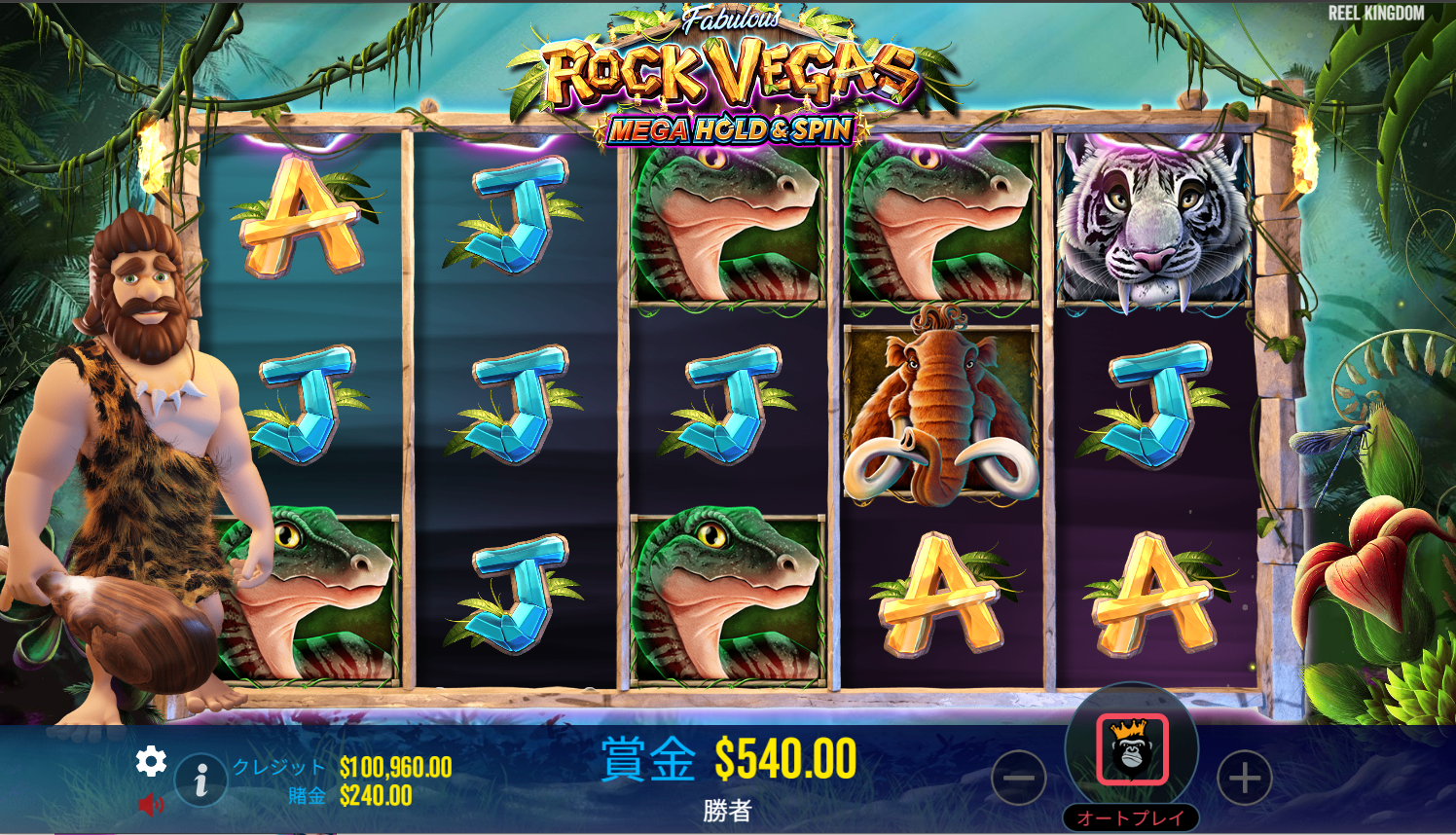Image resolution: width=1456 pixels, height=835 pixels.
Task: Decrease the bet with minus button
Action: (1018, 779)
